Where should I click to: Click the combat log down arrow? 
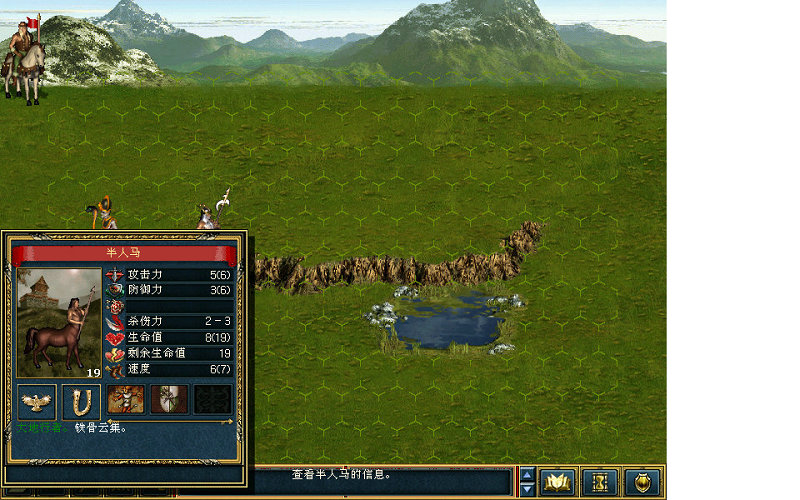(x=527, y=490)
